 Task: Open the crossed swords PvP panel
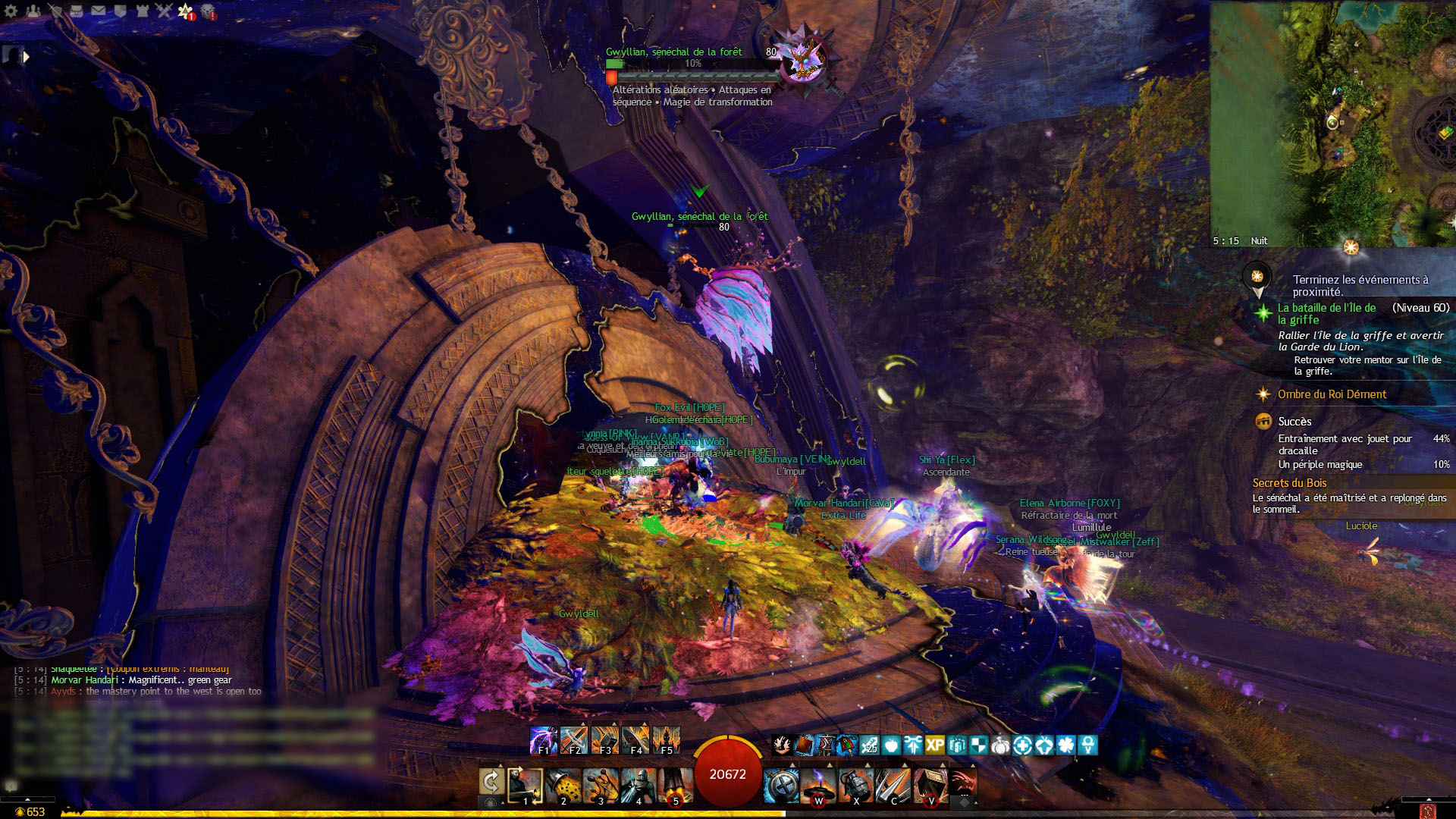click(164, 11)
